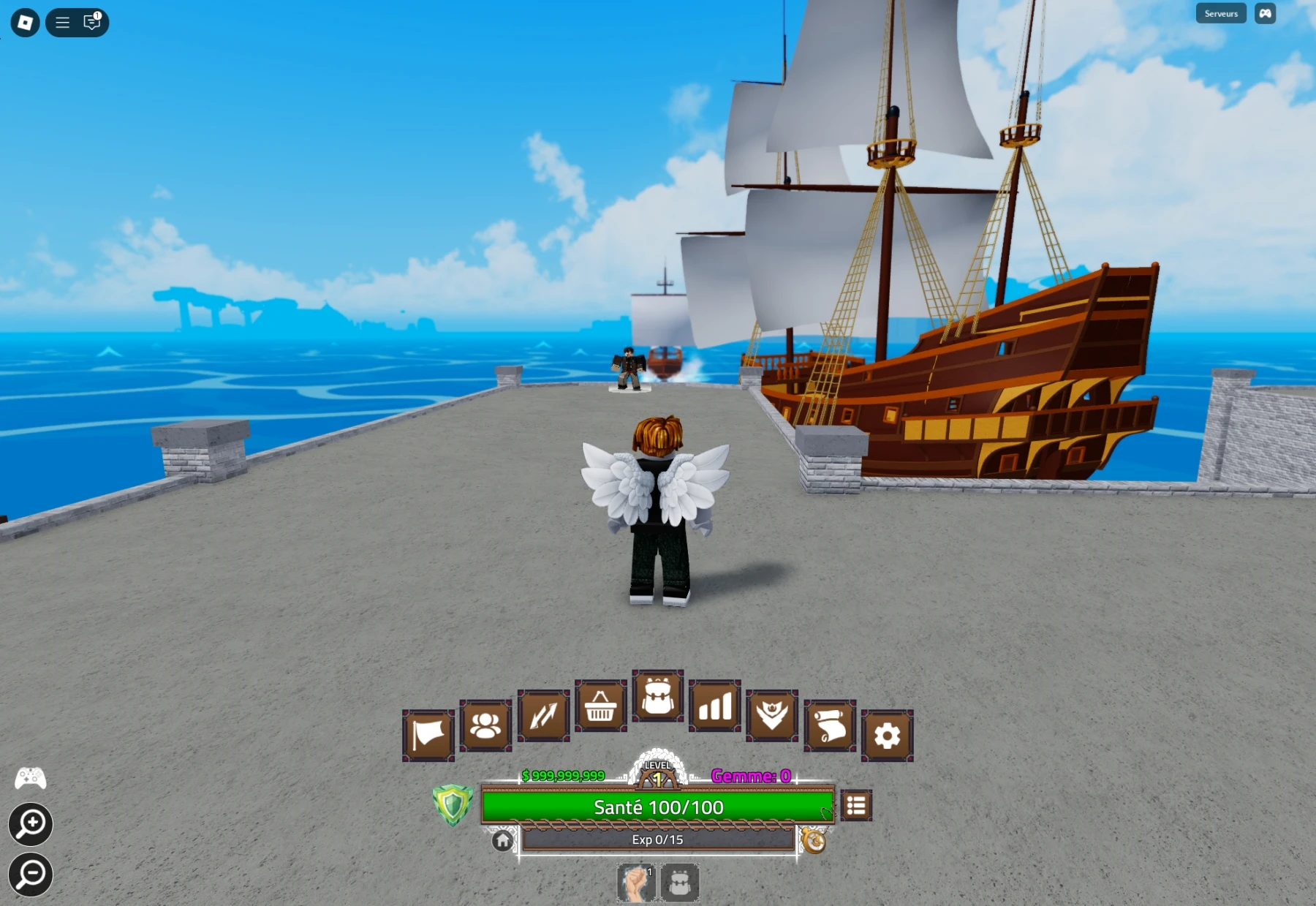Click the magnifier zoom-in control
The height and width of the screenshot is (906, 1316).
(30, 824)
